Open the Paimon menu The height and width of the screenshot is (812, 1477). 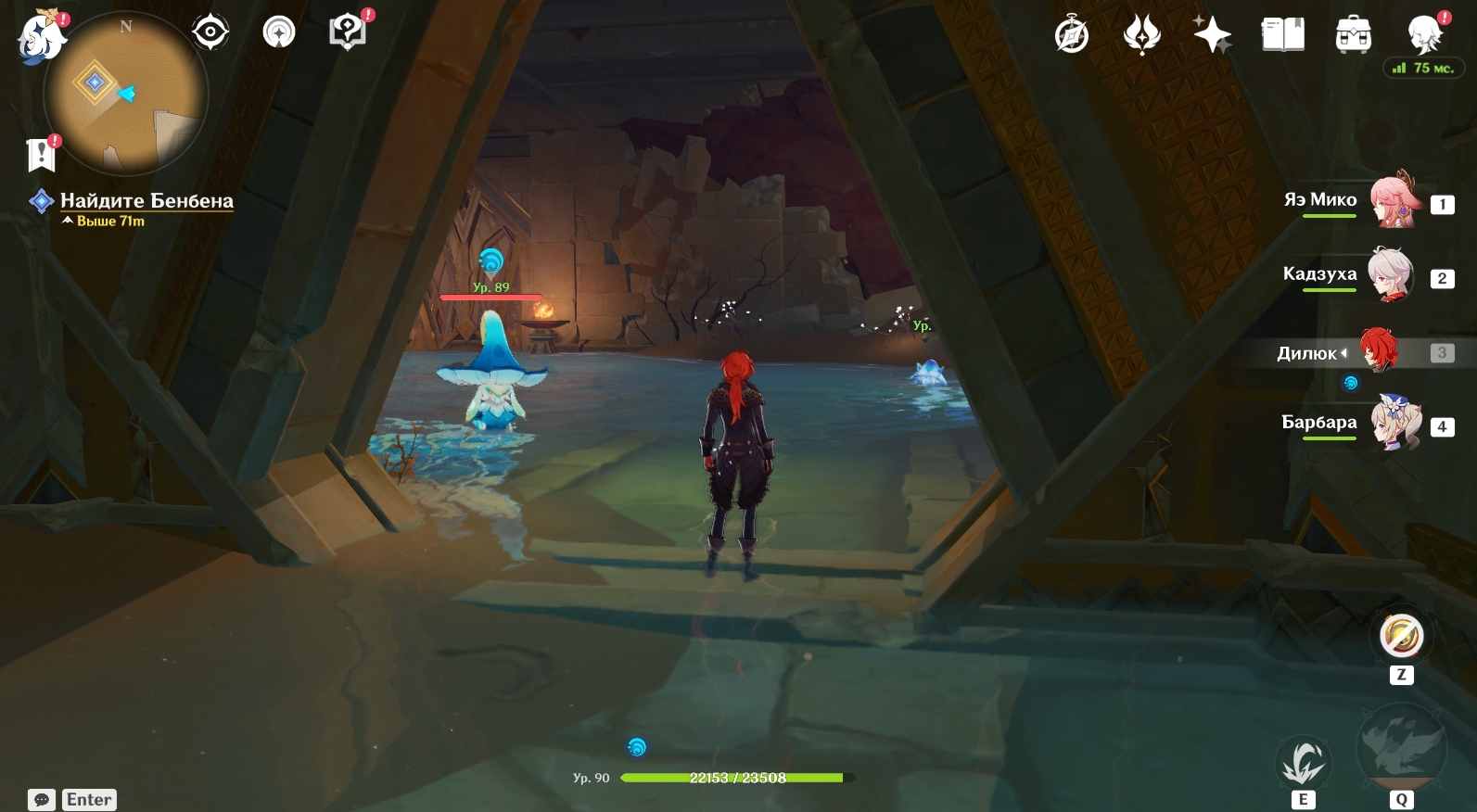coord(41,37)
